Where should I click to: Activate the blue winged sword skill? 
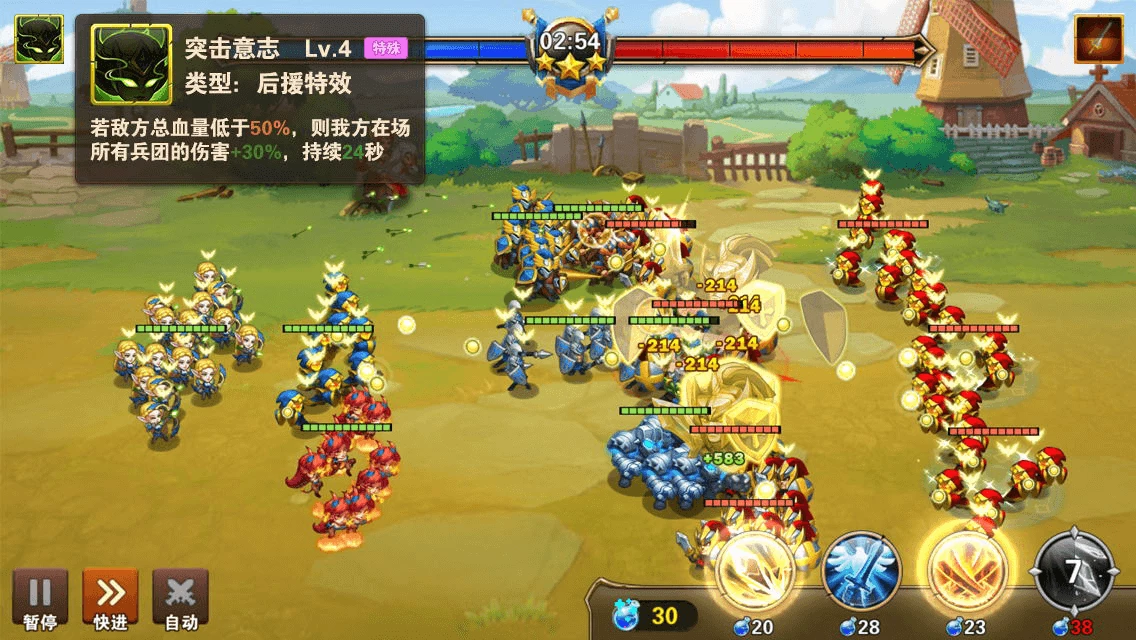[861, 572]
